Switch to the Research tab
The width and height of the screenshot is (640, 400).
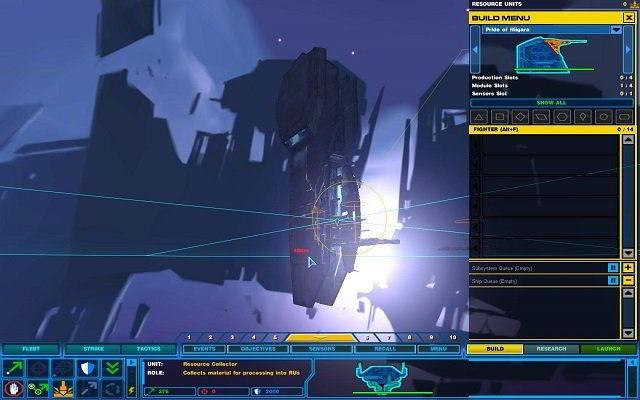pos(551,349)
